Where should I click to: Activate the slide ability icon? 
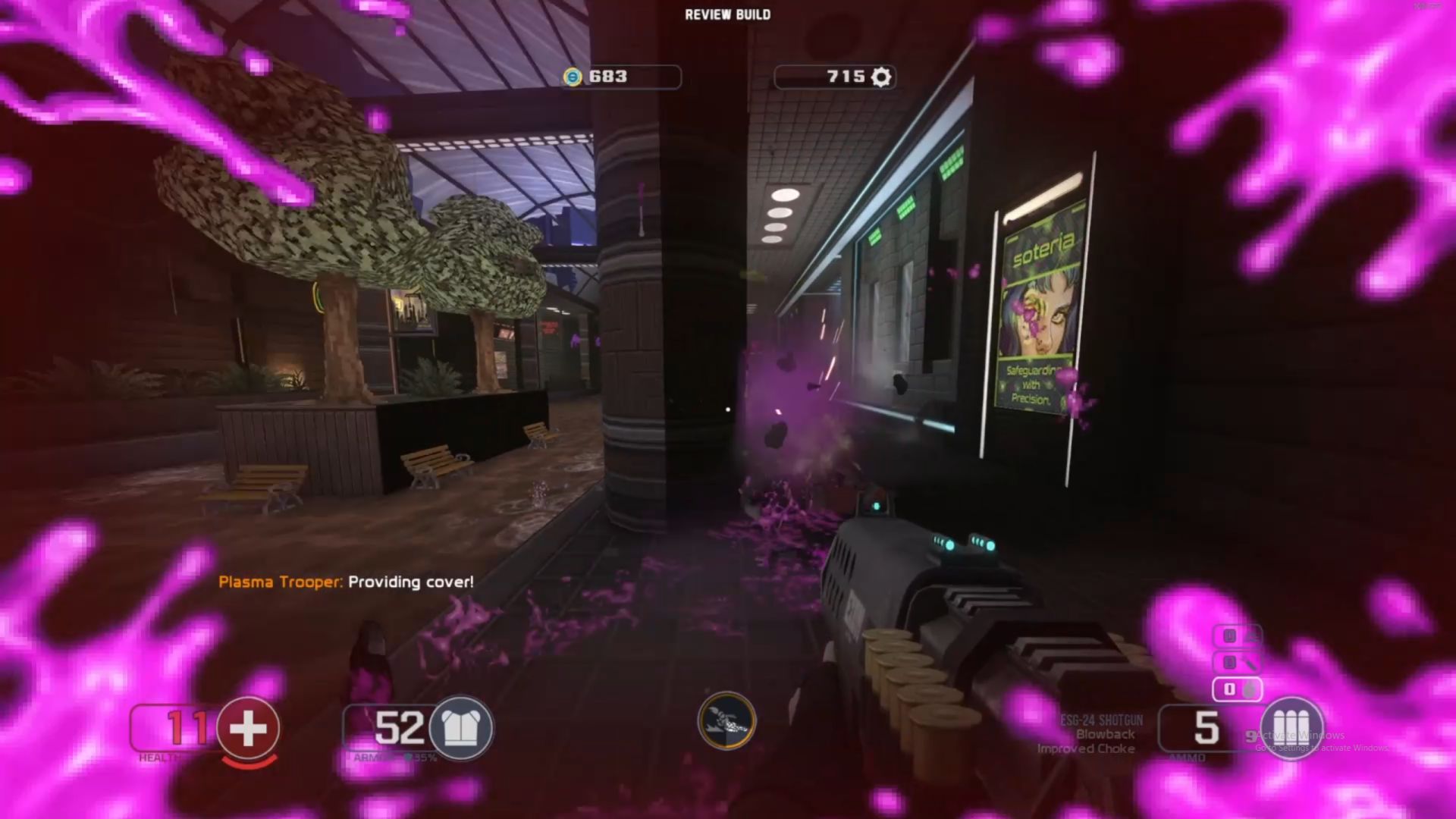click(726, 721)
